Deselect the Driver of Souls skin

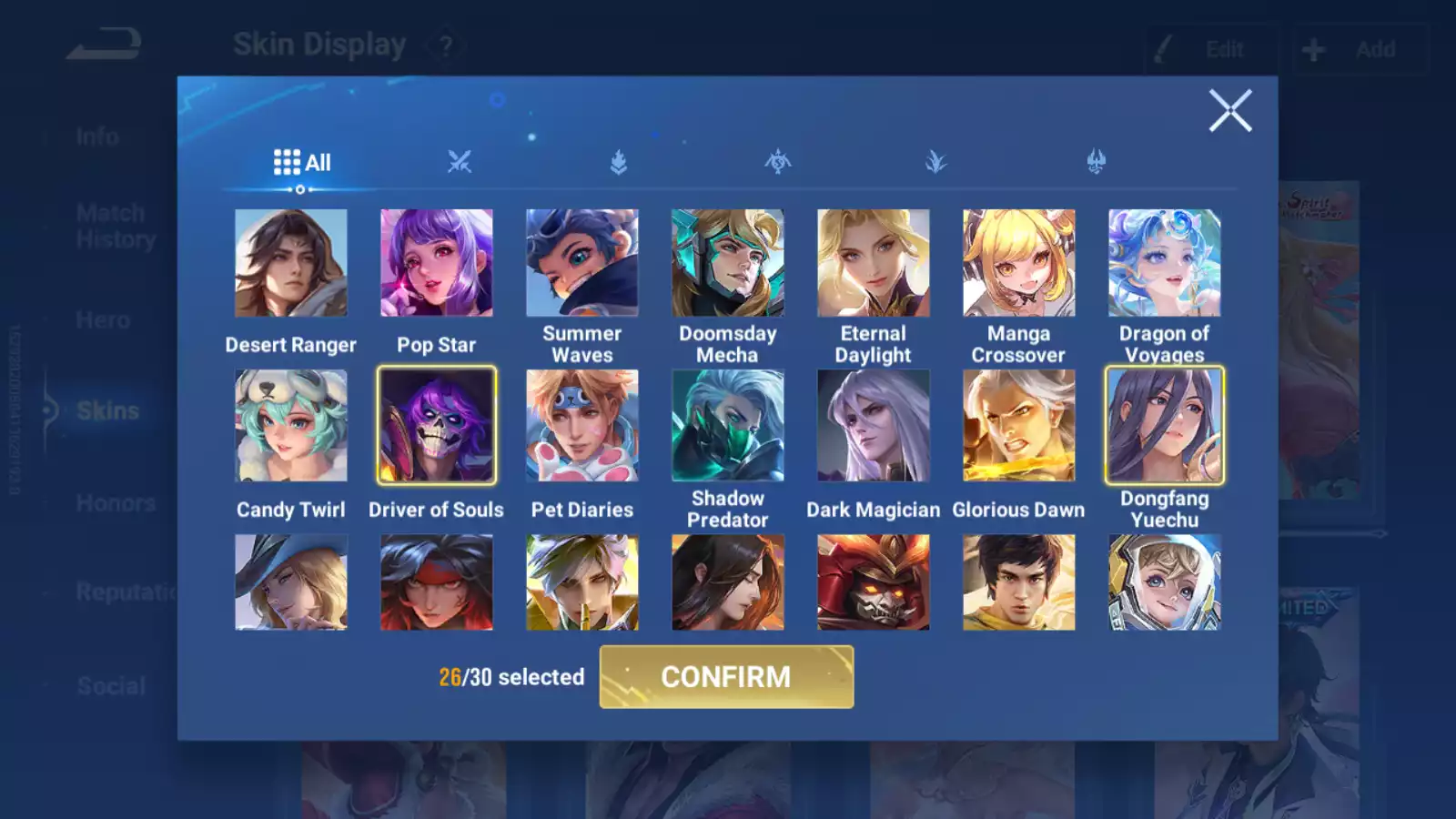click(437, 425)
